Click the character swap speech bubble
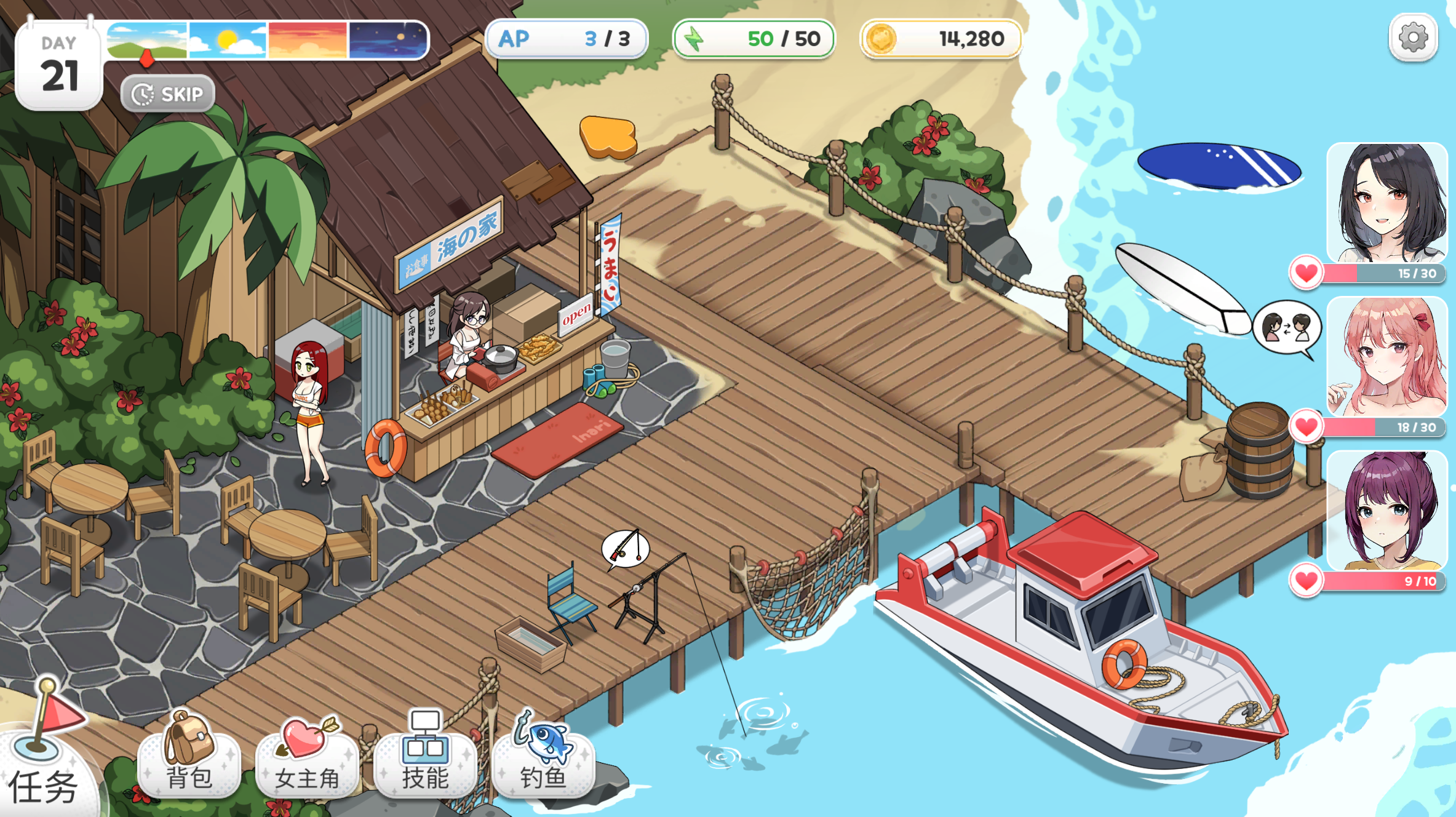 coord(1286,327)
